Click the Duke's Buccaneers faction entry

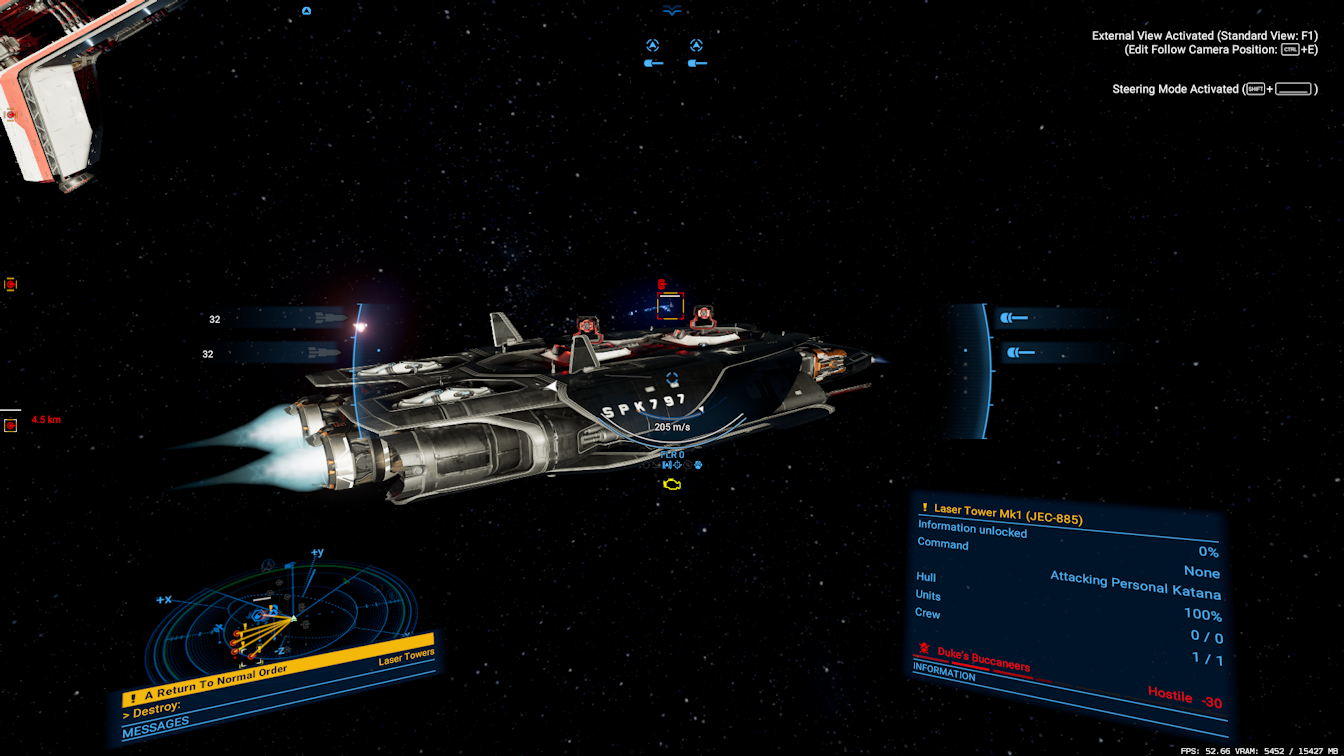coord(983,658)
